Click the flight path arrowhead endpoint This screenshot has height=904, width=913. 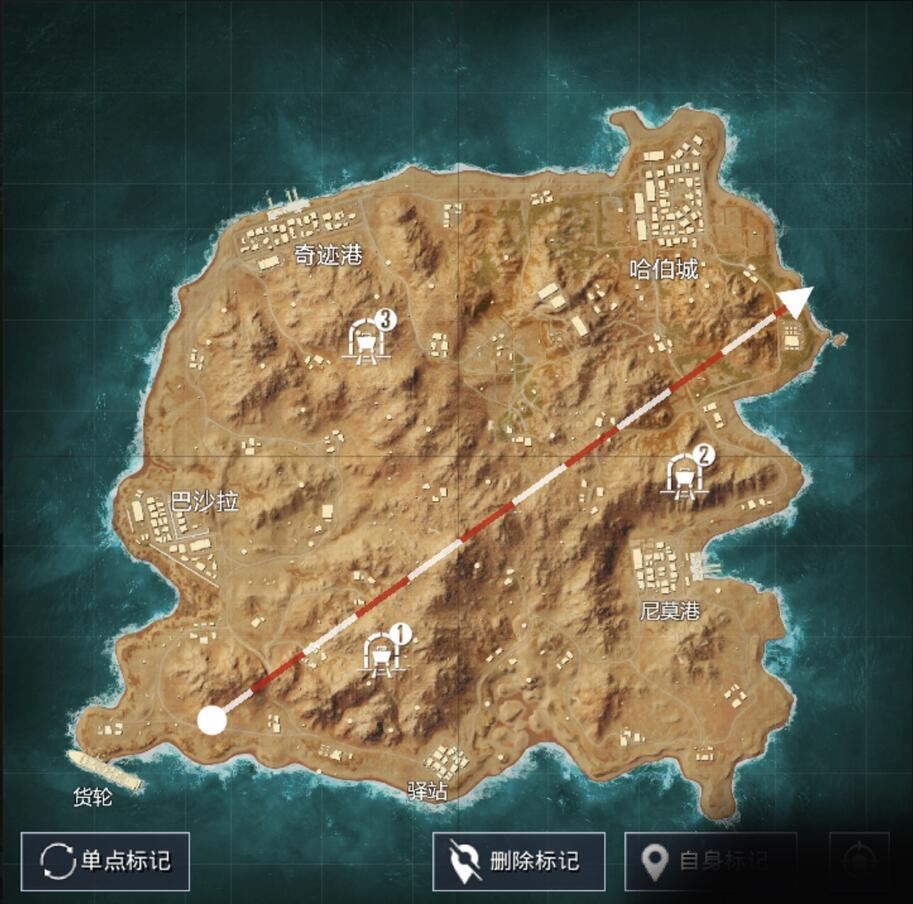tap(796, 301)
